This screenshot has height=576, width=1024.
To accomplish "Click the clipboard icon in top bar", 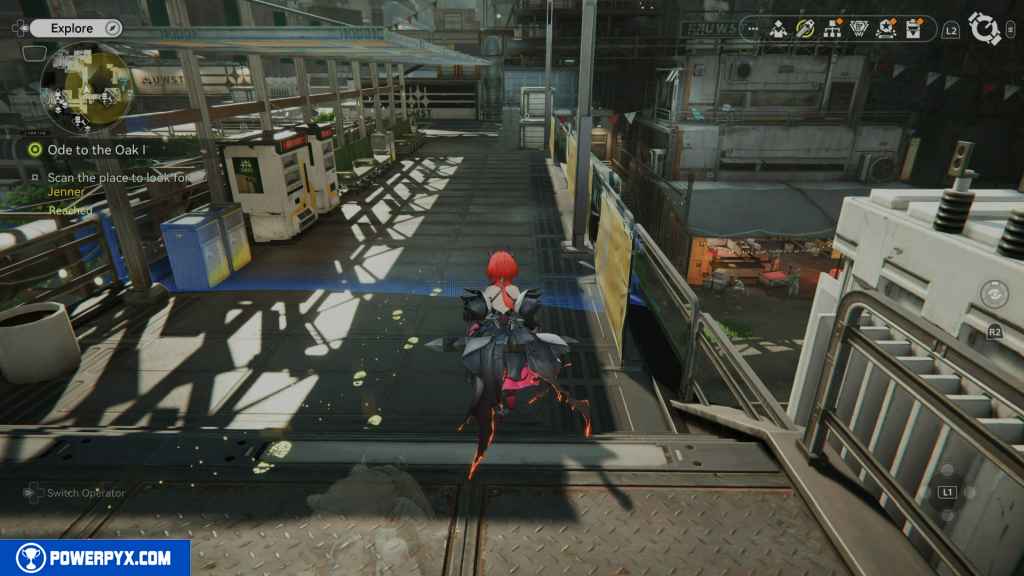I will click(912, 29).
